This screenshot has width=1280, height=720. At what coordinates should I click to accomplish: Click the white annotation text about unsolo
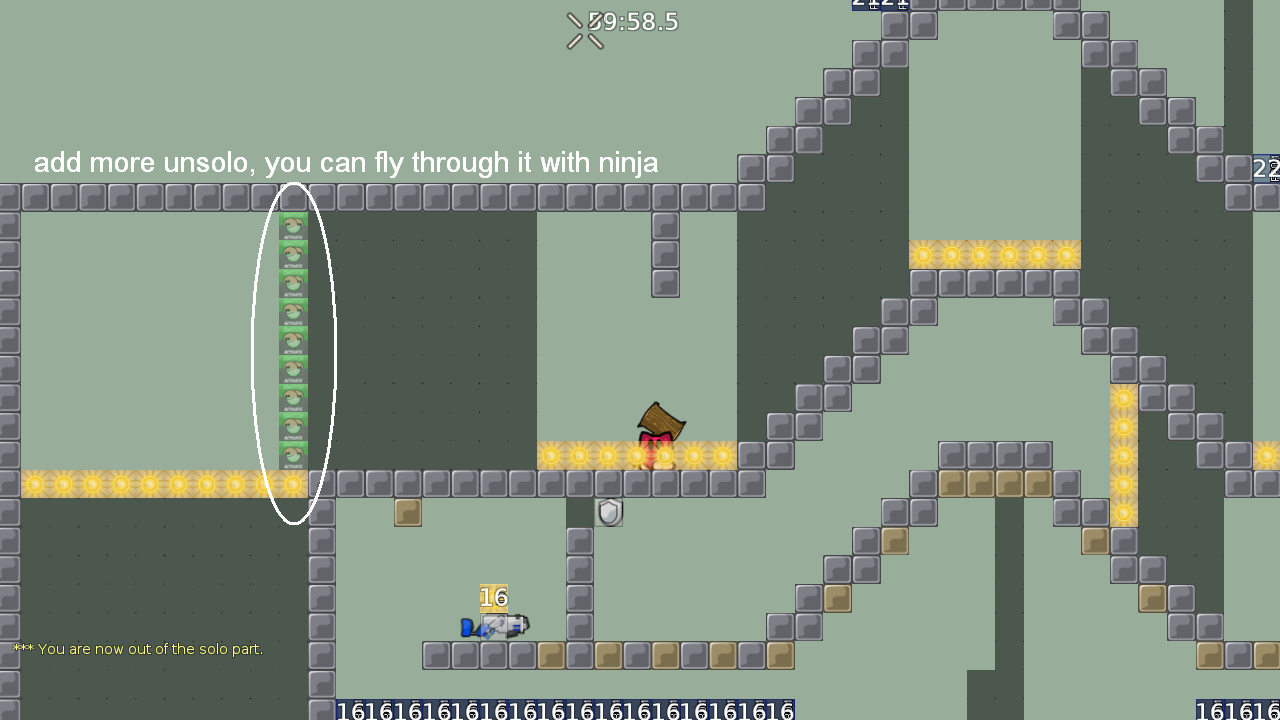click(346, 162)
